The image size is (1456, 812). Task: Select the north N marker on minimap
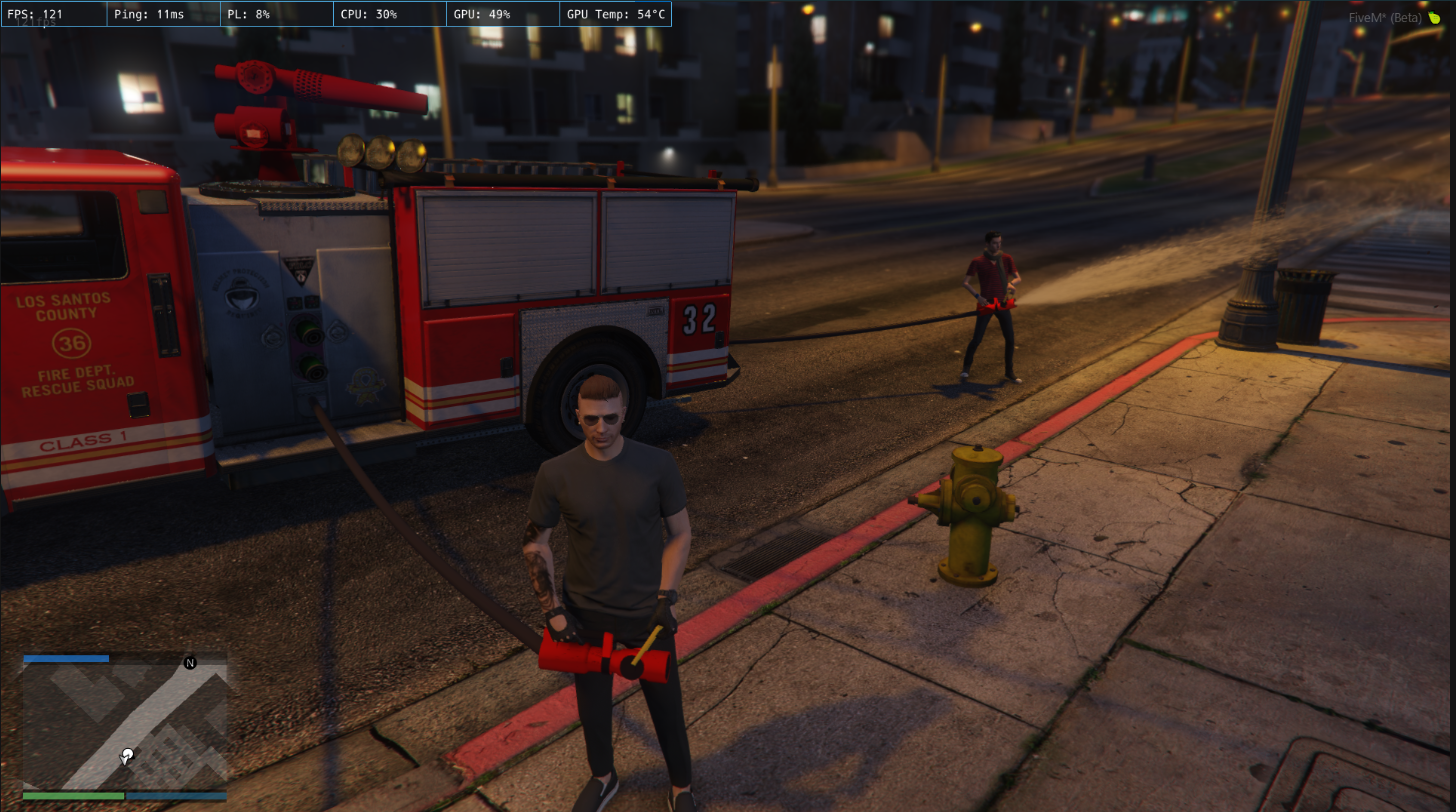[190, 663]
